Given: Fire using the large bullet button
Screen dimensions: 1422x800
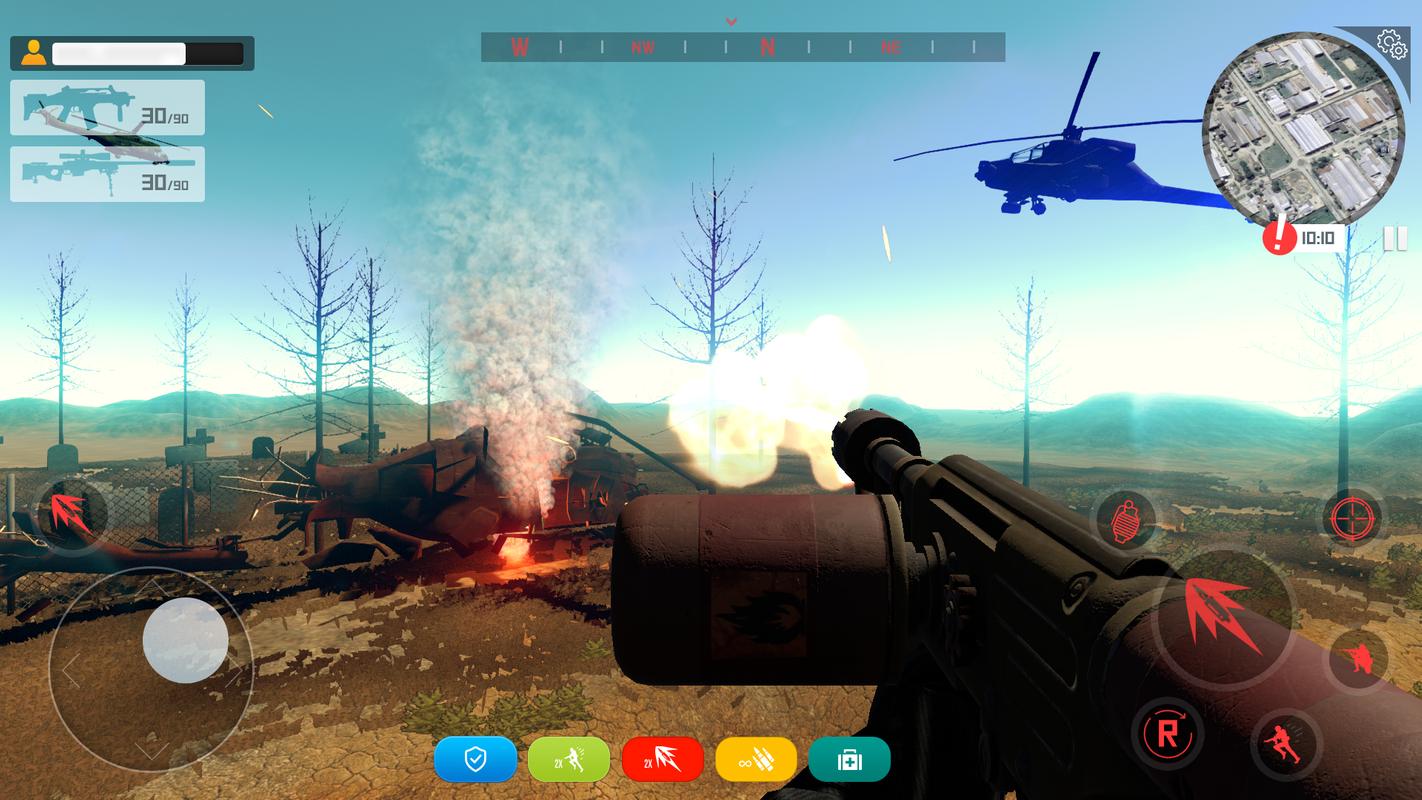Looking at the screenshot, I should (1224, 614).
